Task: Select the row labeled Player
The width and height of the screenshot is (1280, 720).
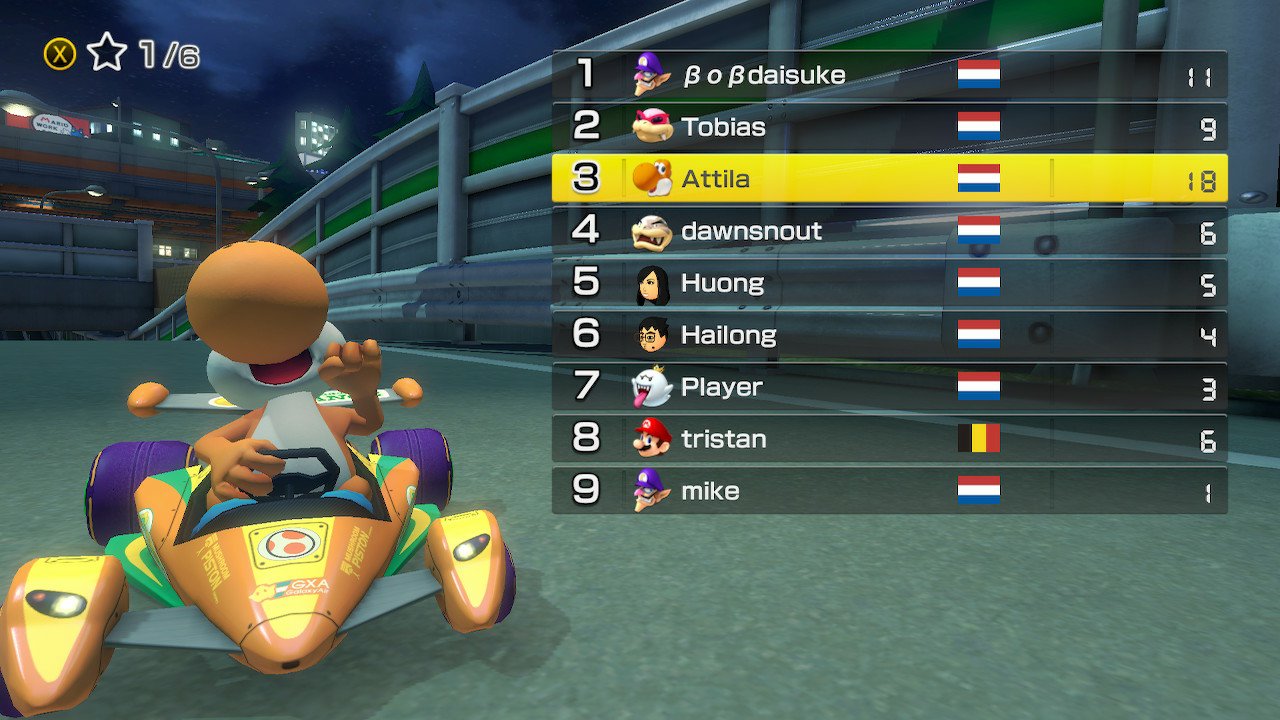Action: 889,387
